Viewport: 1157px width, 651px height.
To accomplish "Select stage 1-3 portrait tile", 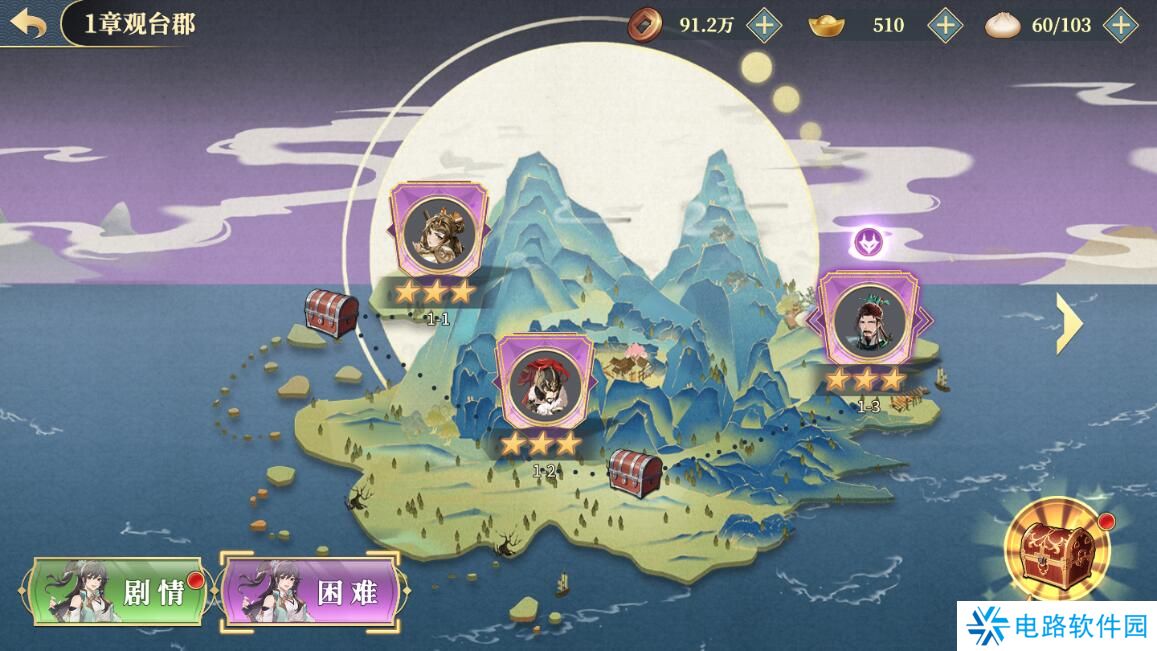I will click(866, 318).
